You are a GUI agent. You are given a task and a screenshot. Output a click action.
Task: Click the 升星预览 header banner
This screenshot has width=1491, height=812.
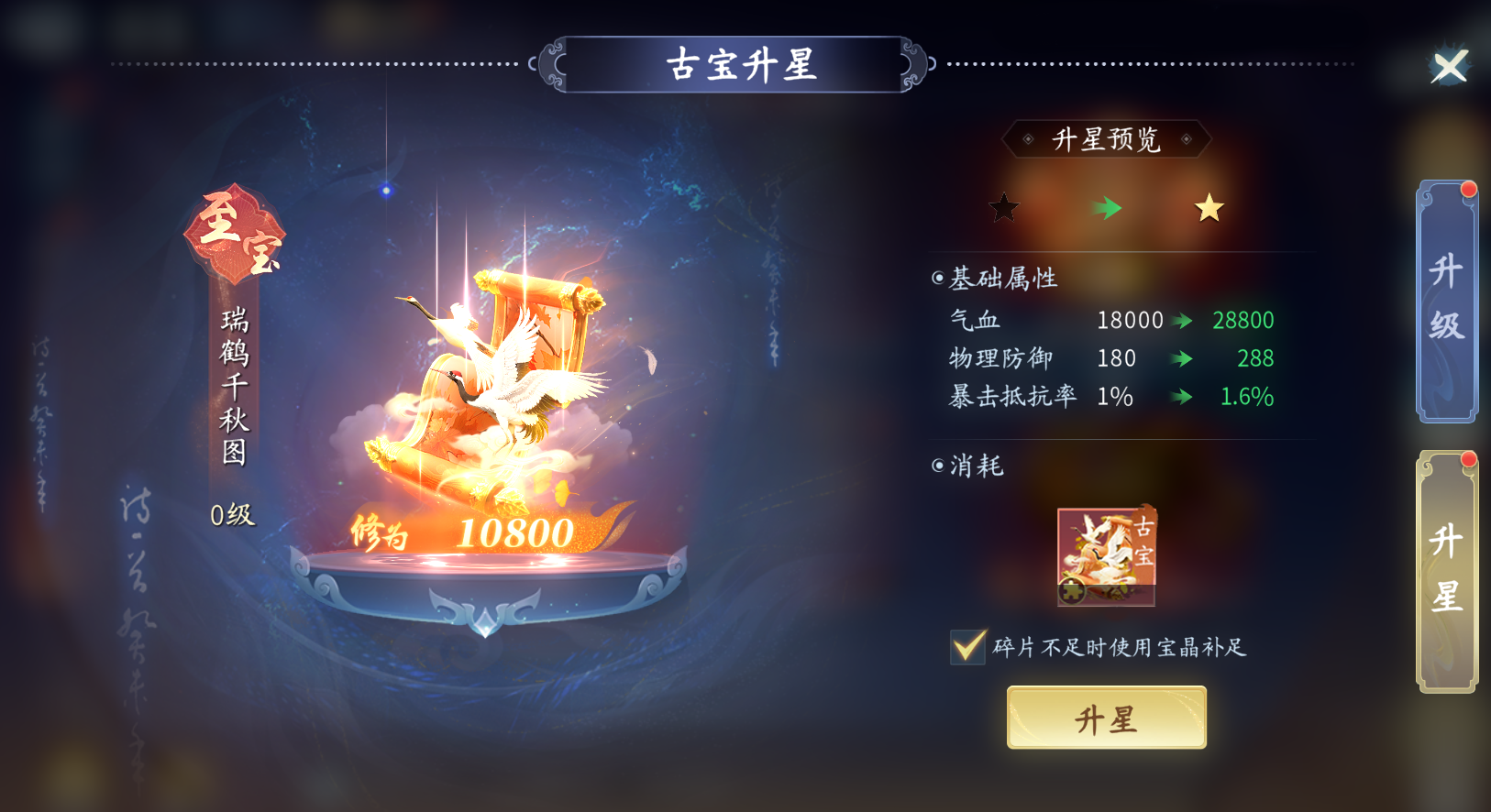(1106, 140)
